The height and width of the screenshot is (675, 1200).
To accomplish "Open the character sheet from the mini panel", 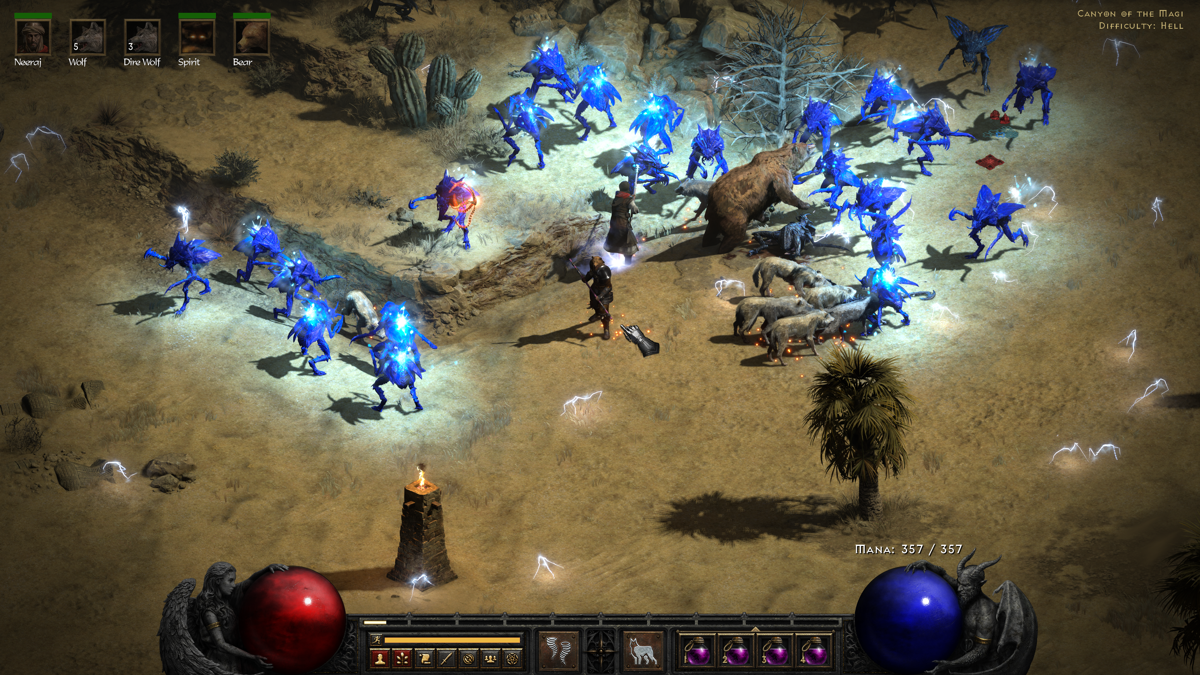I will coord(379,658).
